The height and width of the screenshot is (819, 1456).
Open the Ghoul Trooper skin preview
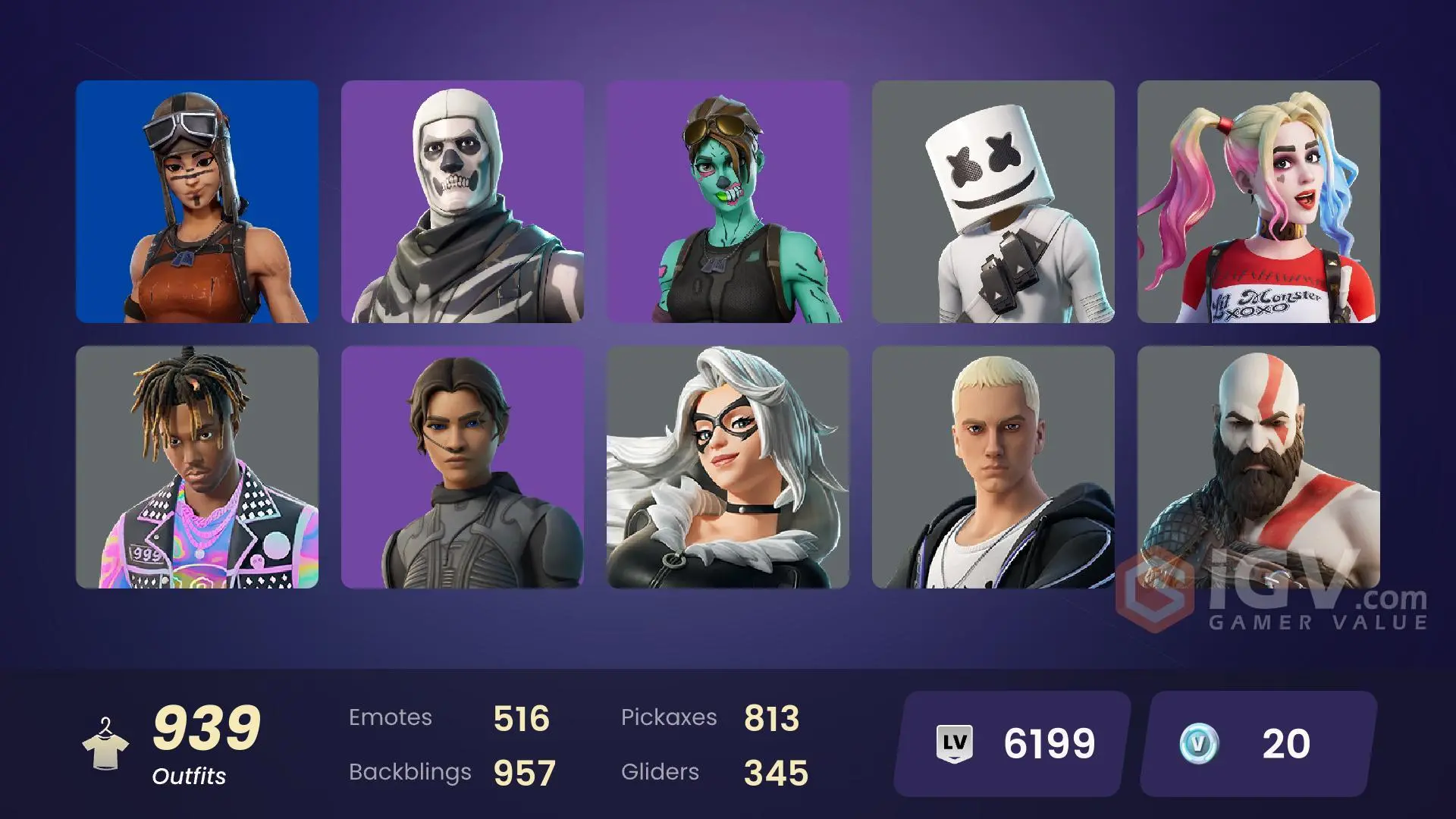pyautogui.click(x=727, y=203)
